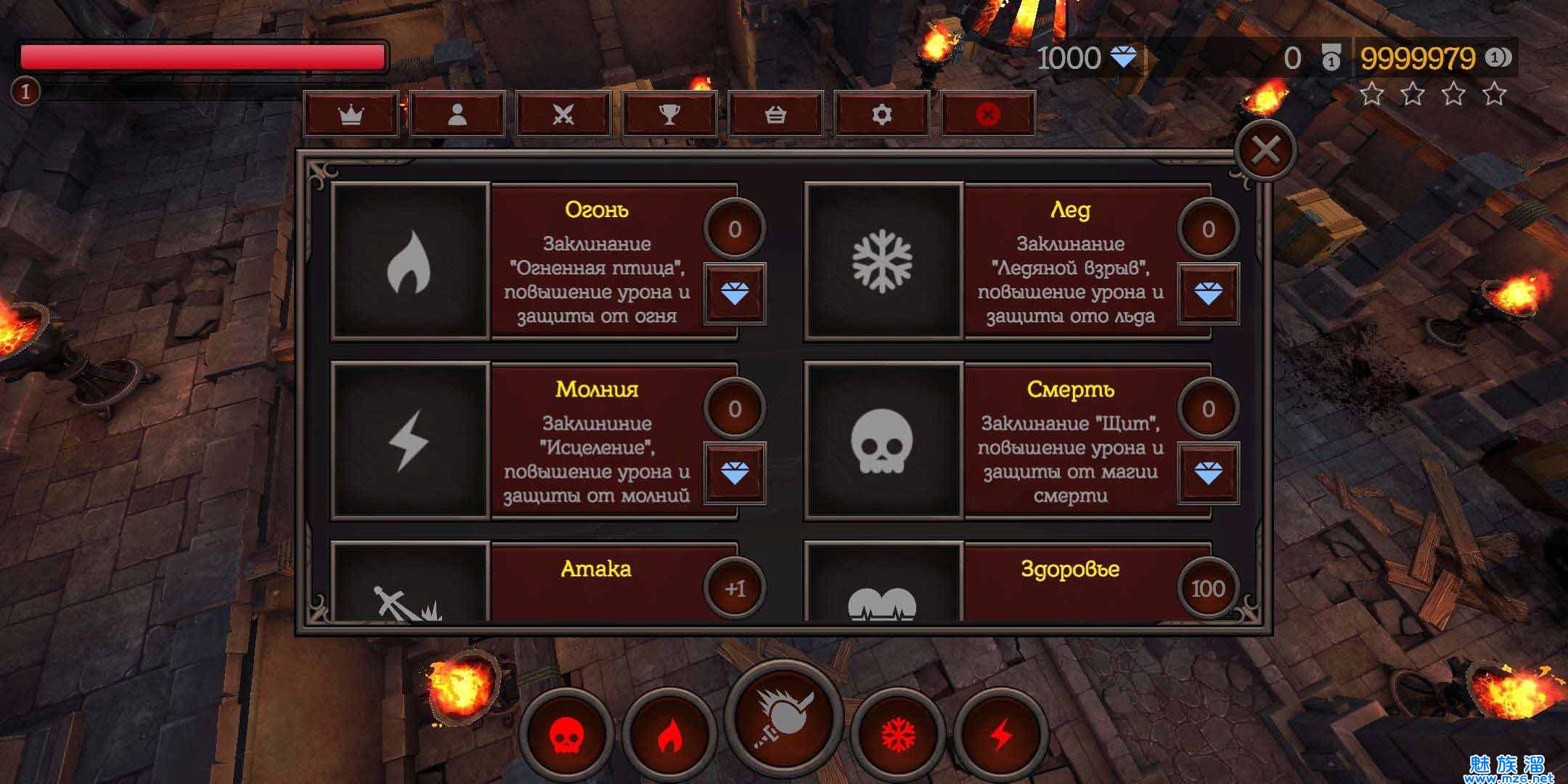
Task: Select the Молния lightning skill tile
Action: 409,441
